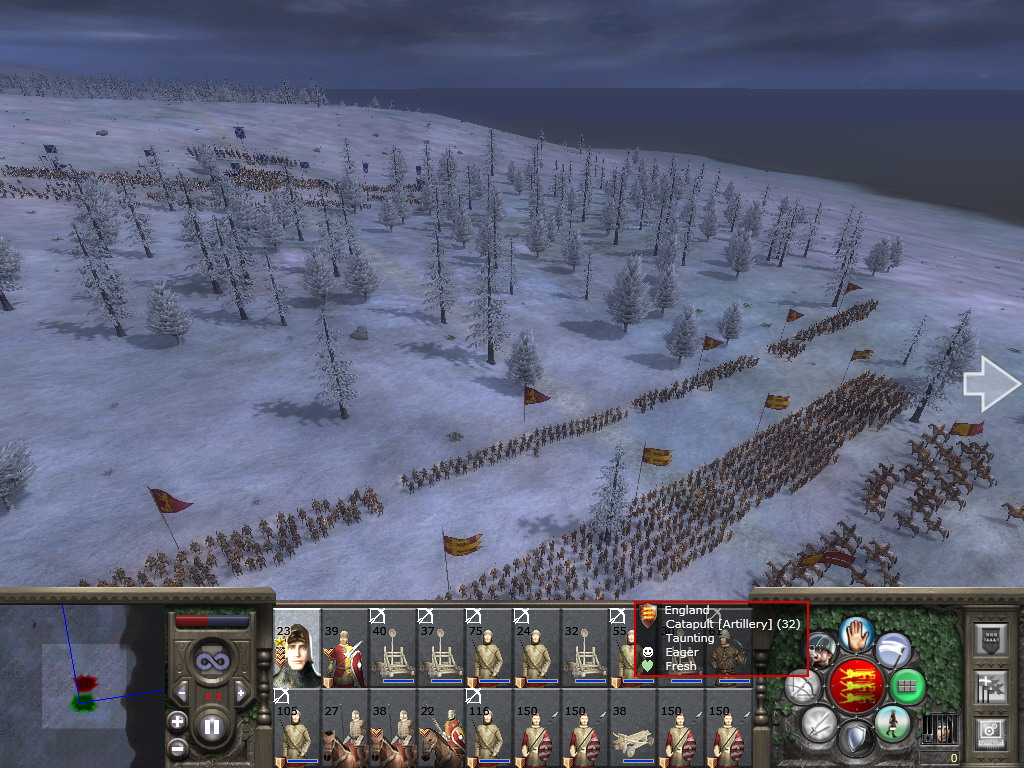
Task: Toggle the running soldier run button
Action: tap(892, 723)
